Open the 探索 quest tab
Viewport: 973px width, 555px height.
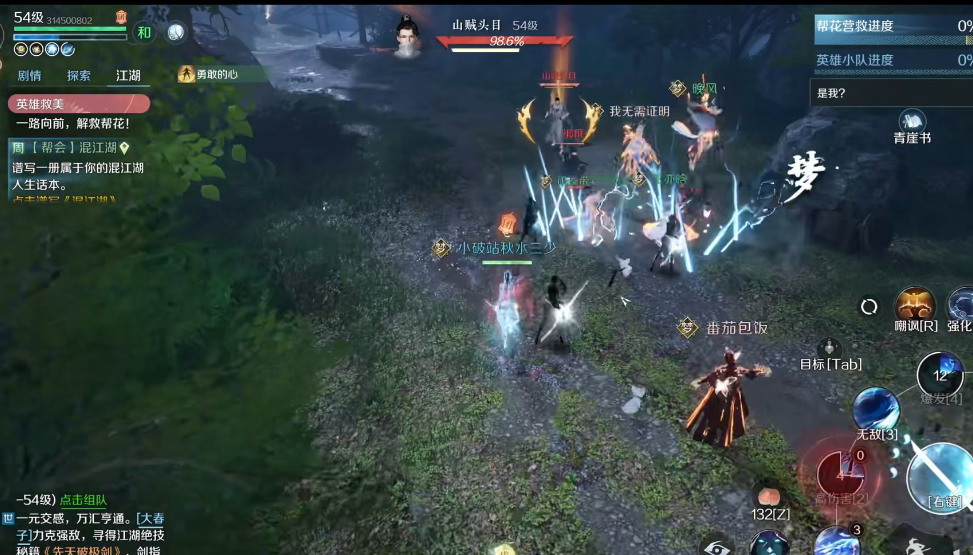click(x=79, y=75)
